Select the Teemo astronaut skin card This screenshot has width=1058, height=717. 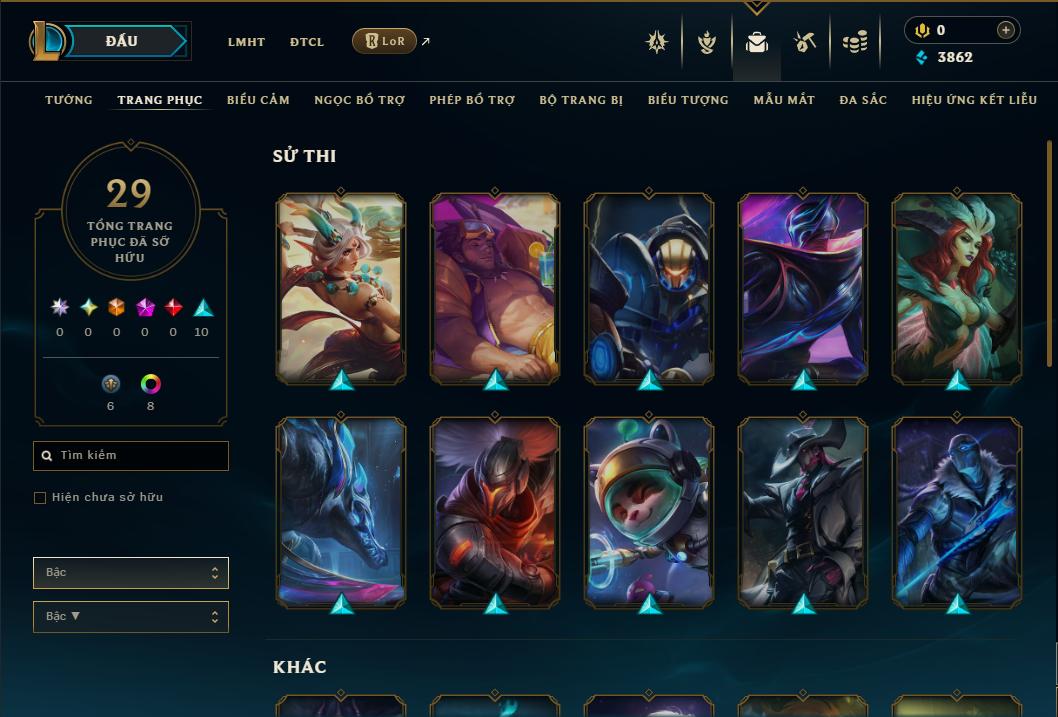(650, 512)
